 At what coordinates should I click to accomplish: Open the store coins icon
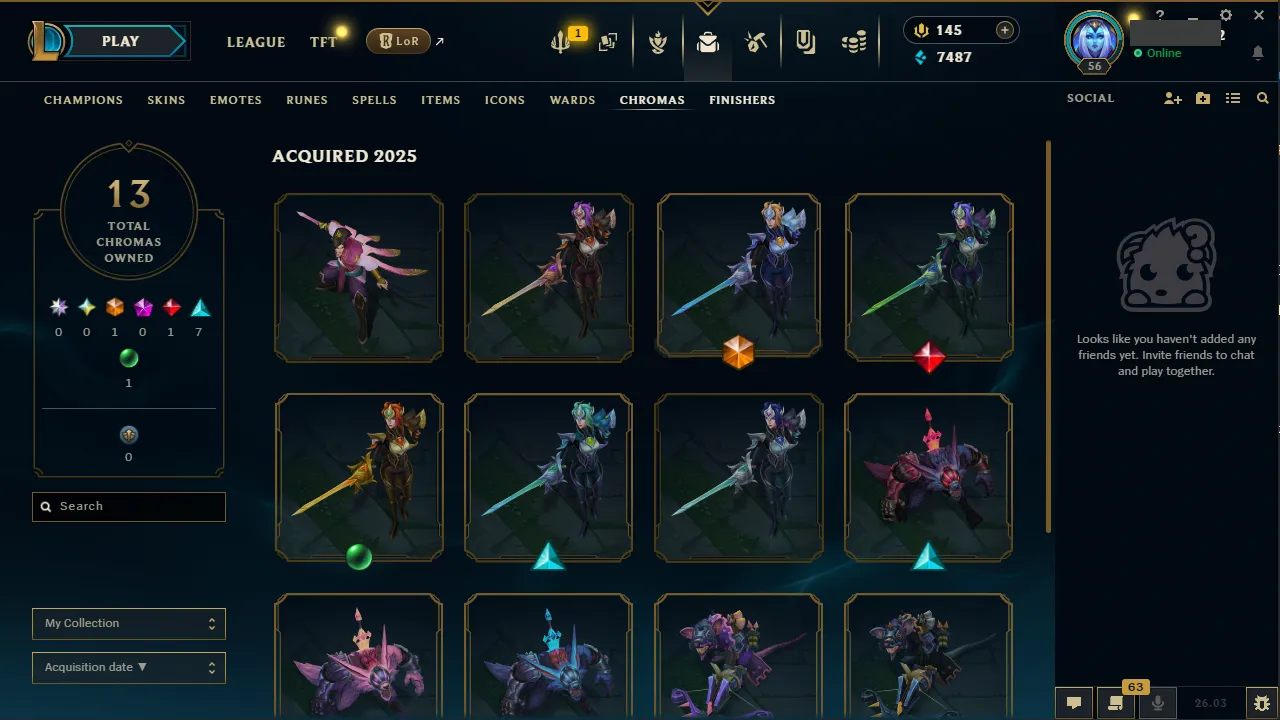854,42
